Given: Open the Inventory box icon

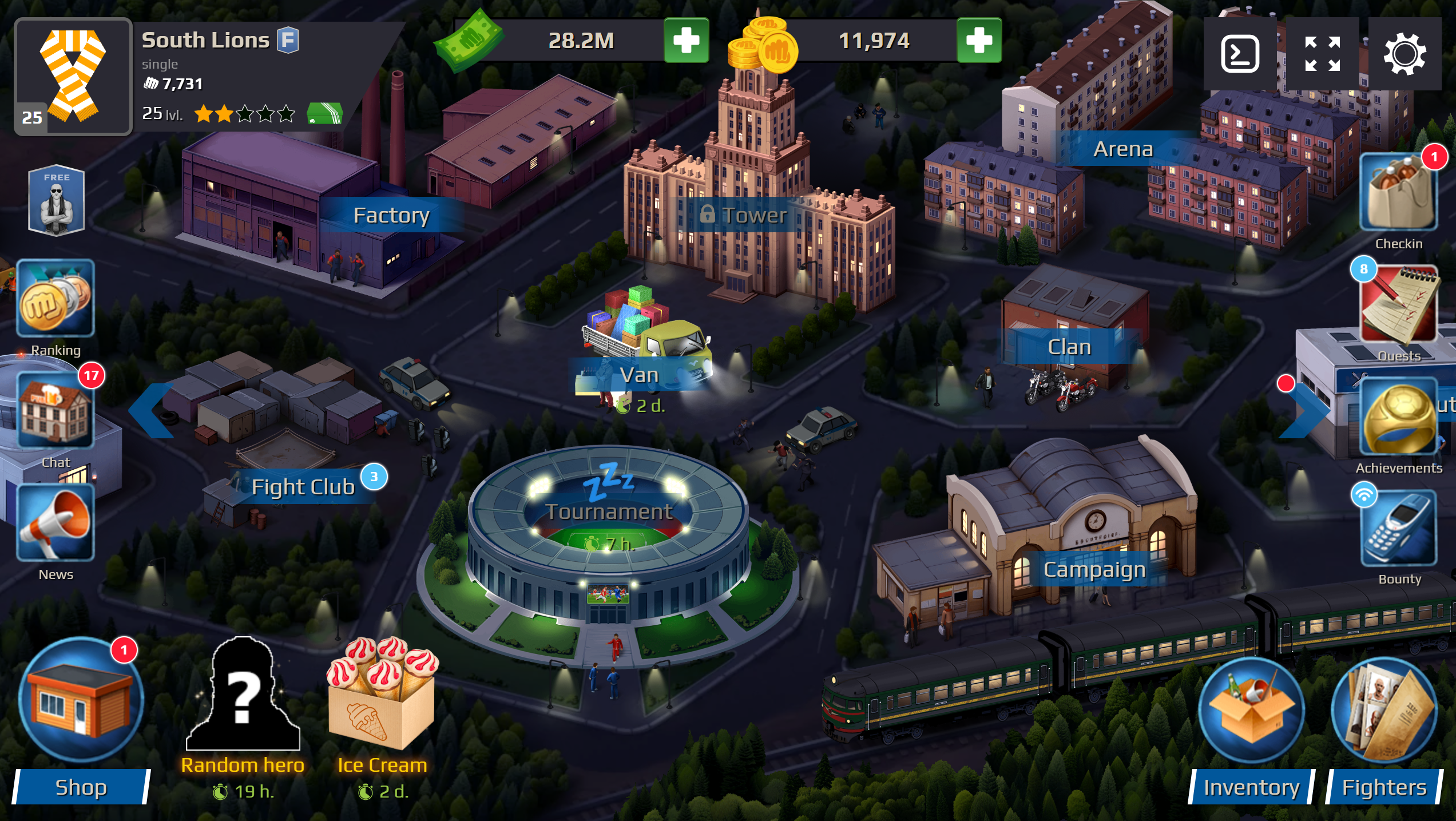Looking at the screenshot, I should point(1251,709).
